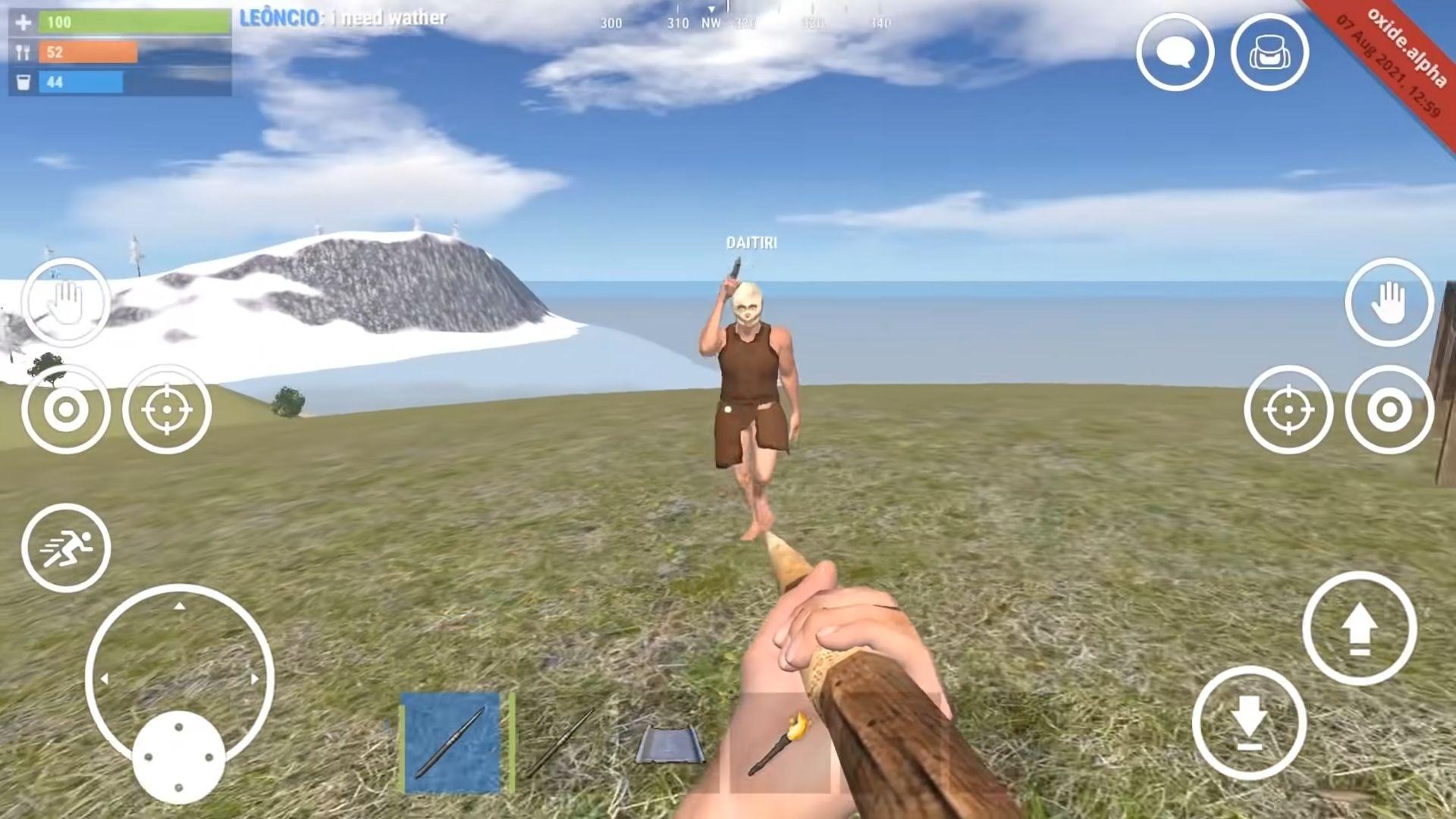Toggle aim mode with the right crosshair
The height and width of the screenshot is (819, 1456).
(1288, 409)
